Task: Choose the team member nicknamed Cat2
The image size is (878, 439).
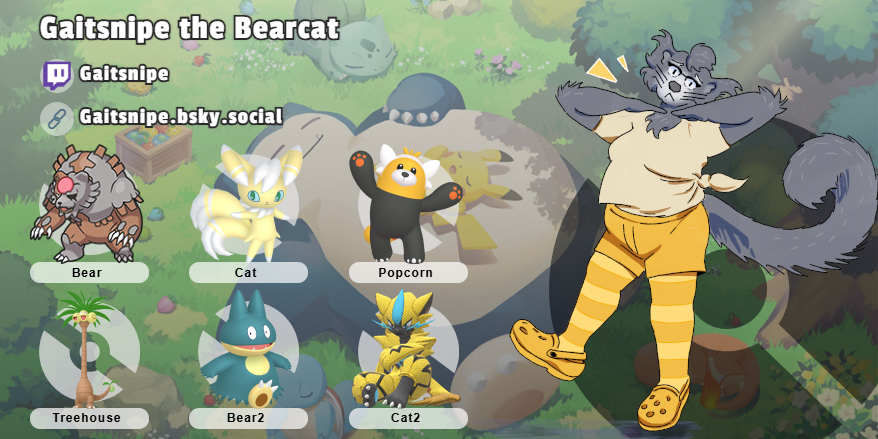Action: (407, 352)
